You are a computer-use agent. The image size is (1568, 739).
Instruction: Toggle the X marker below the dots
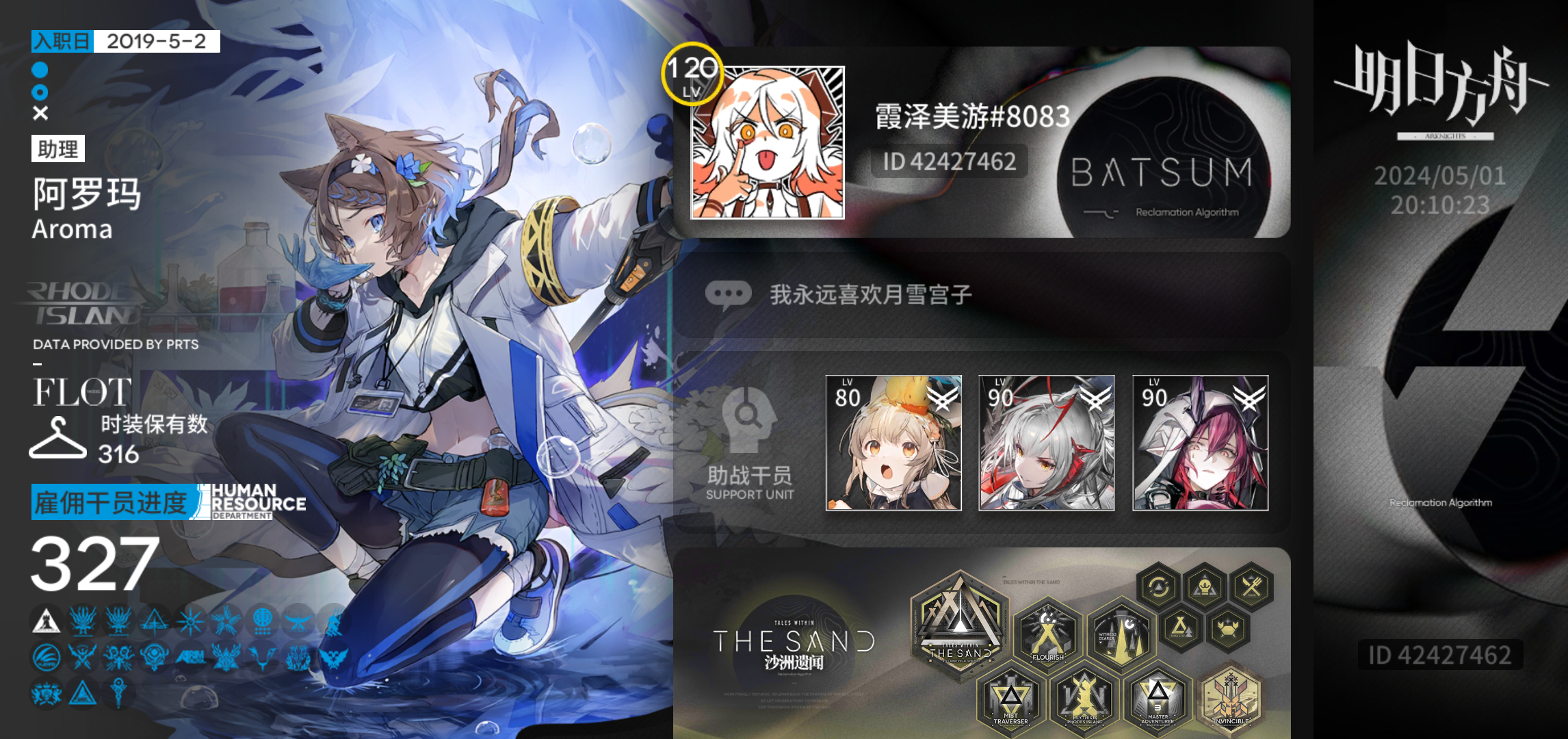[39, 113]
